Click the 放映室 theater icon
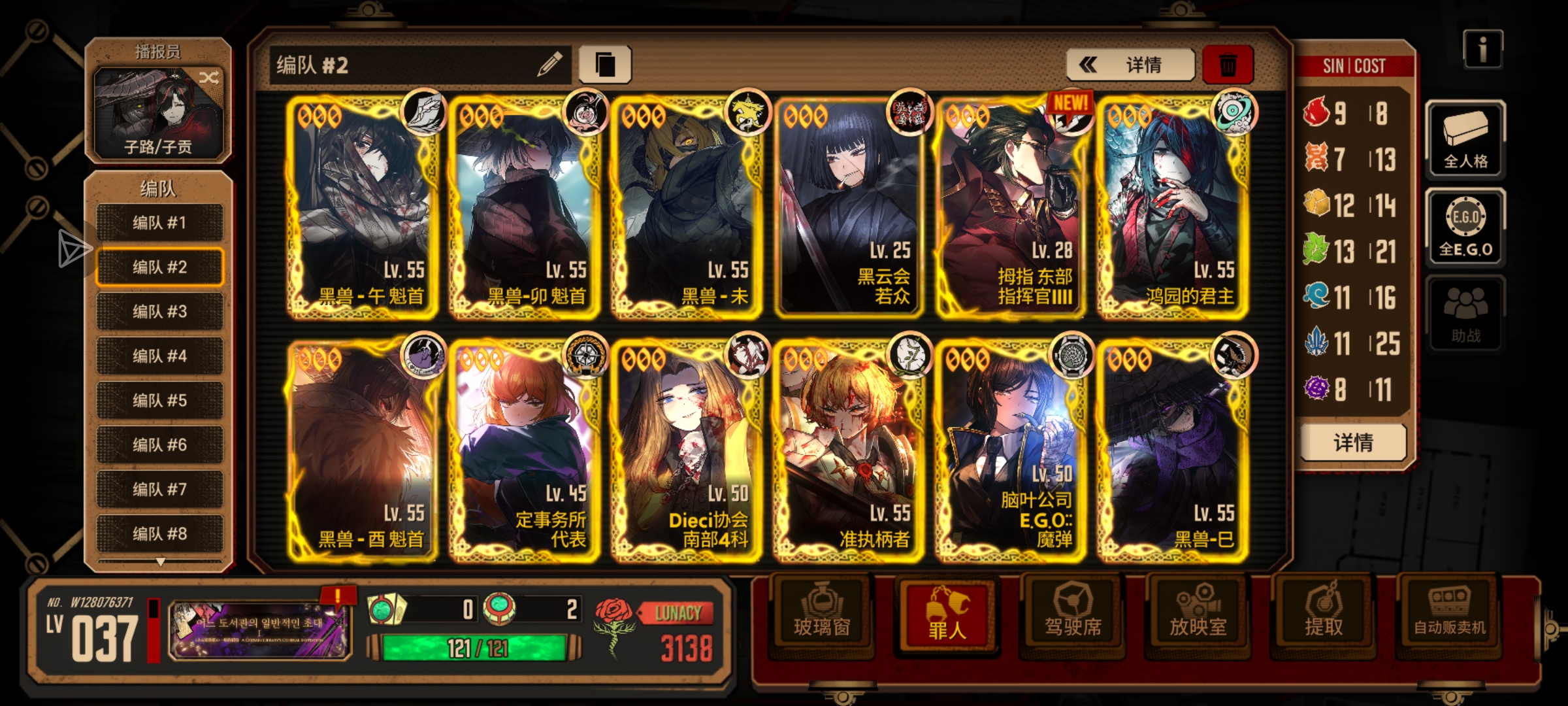Viewport: 1568px width, 706px height. [x=1198, y=614]
